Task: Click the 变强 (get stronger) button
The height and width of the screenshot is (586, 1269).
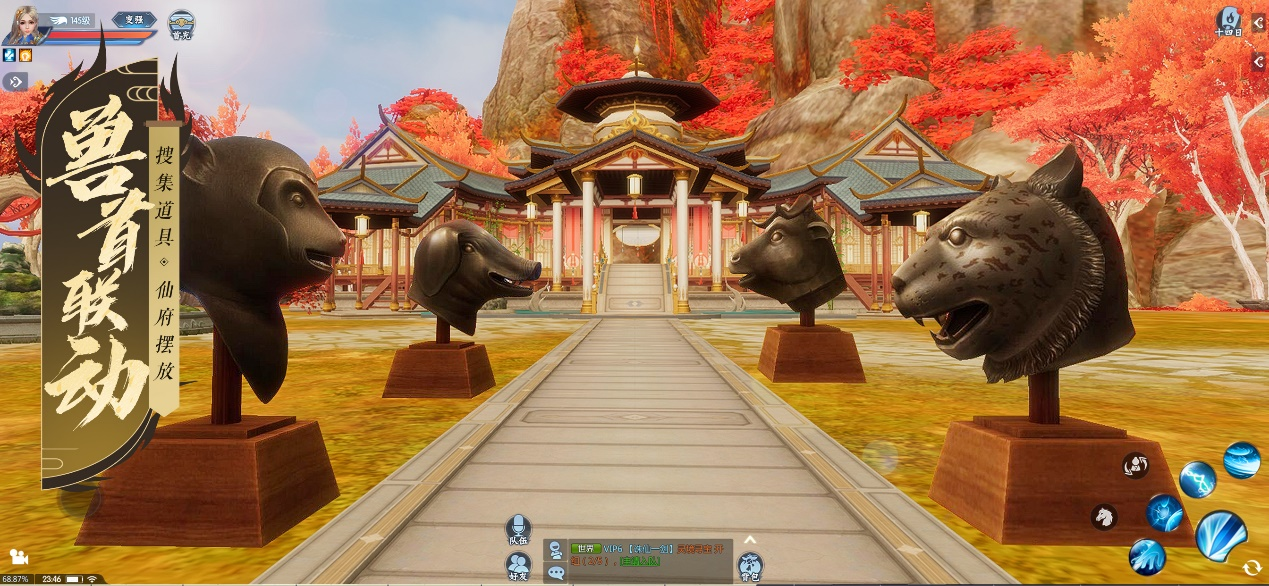Action: [133, 20]
